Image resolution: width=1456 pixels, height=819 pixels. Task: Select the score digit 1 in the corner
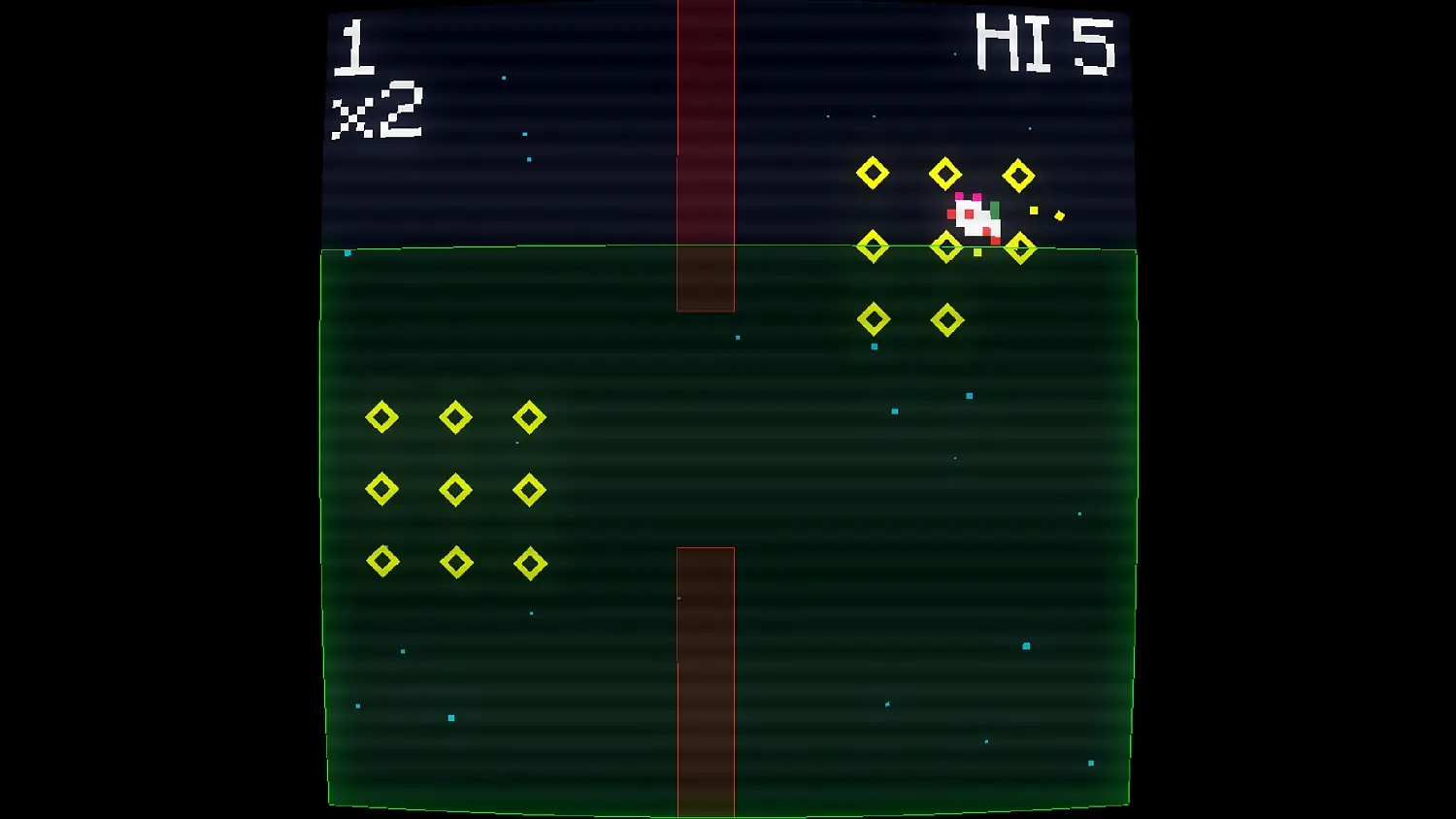pyautogui.click(x=355, y=49)
